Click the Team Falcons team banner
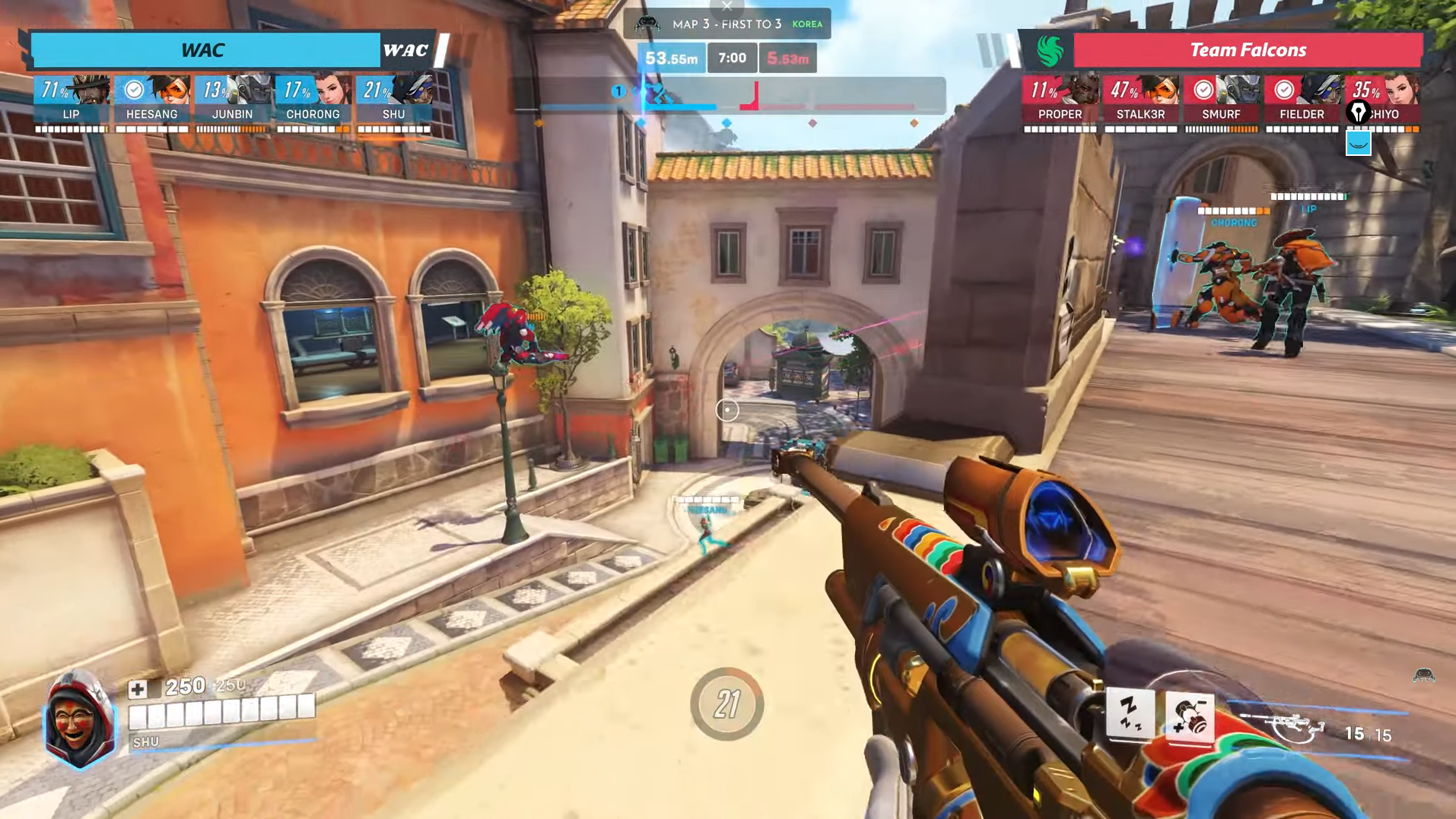The image size is (1456, 819). pos(1248,50)
